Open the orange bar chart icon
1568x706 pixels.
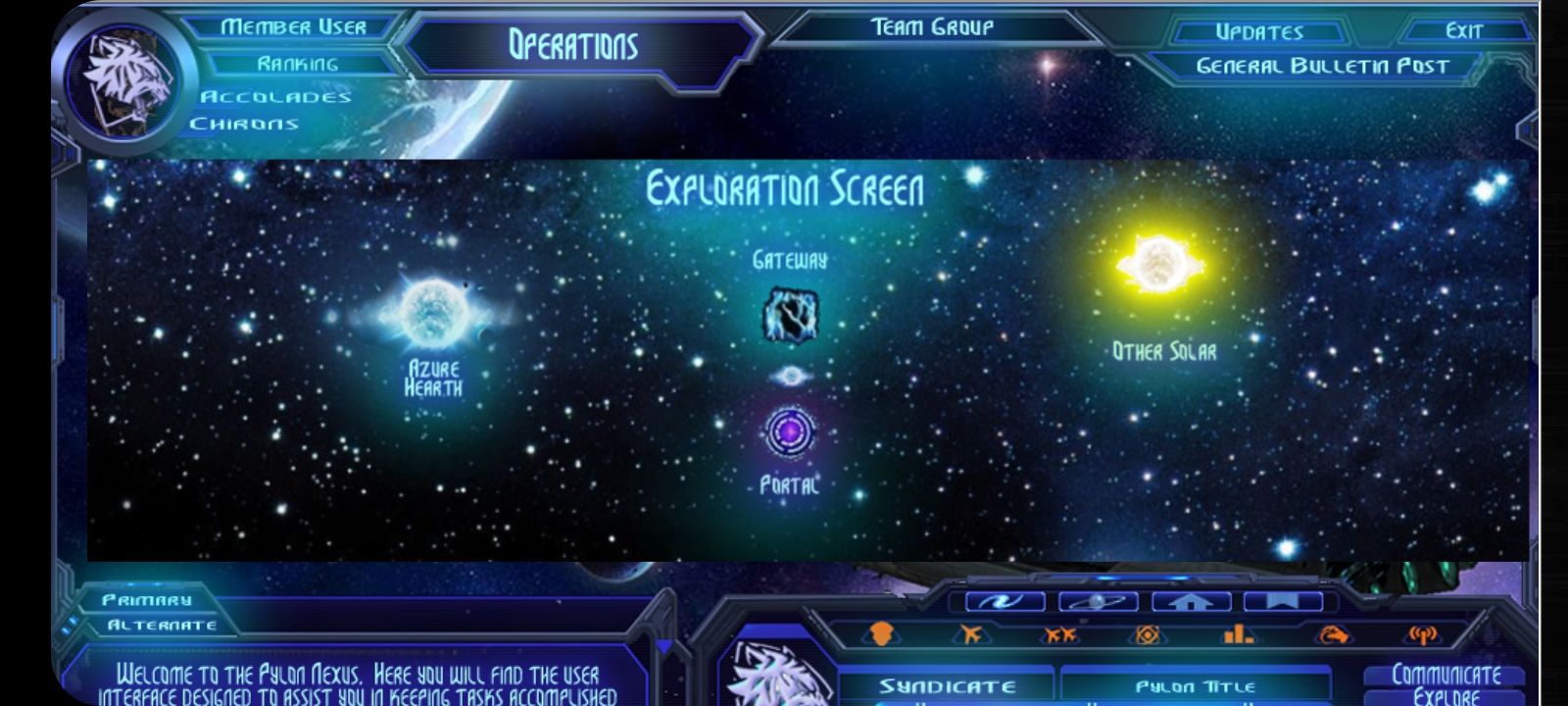[x=1238, y=634]
